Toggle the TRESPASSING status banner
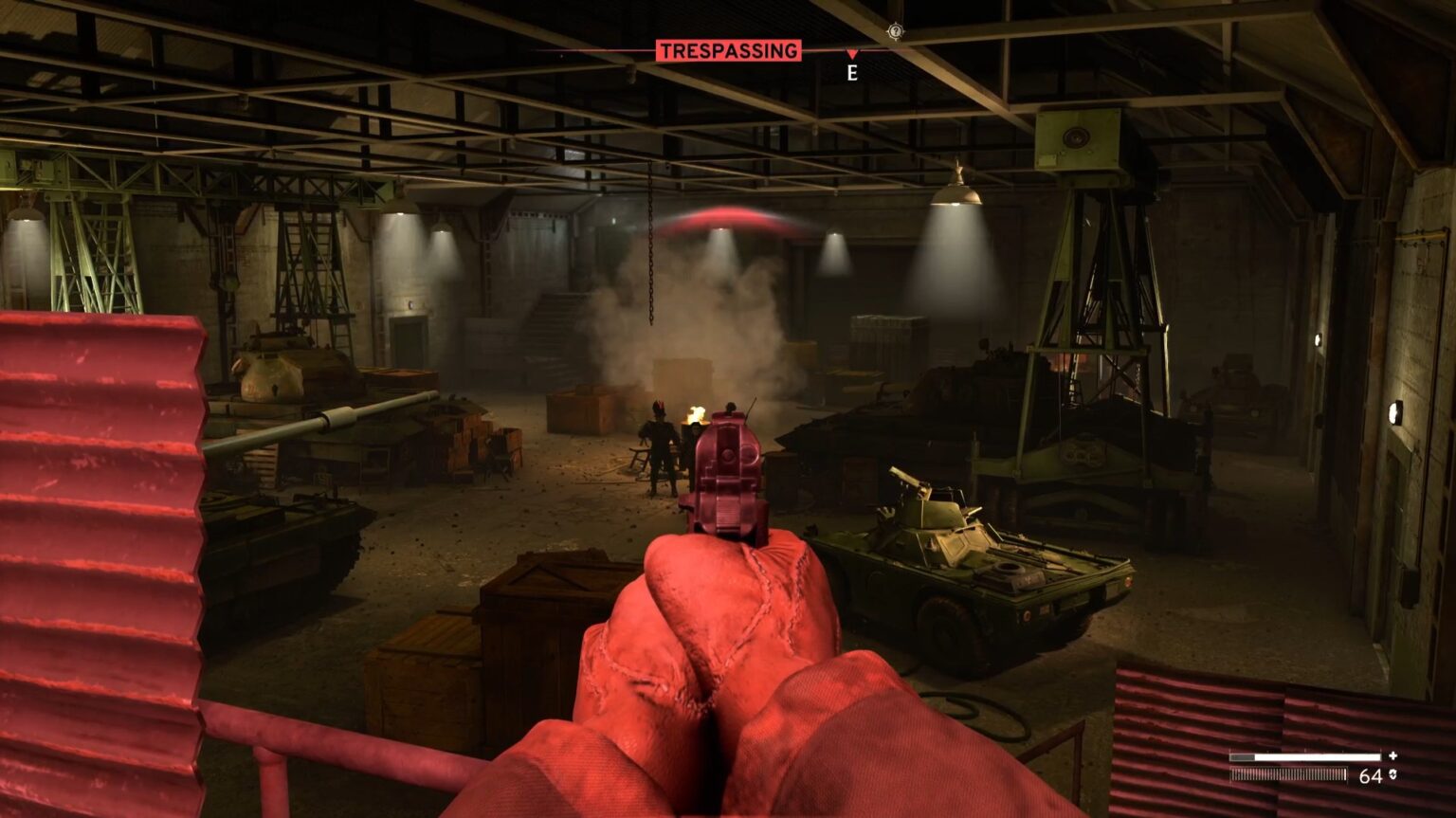 coord(730,52)
